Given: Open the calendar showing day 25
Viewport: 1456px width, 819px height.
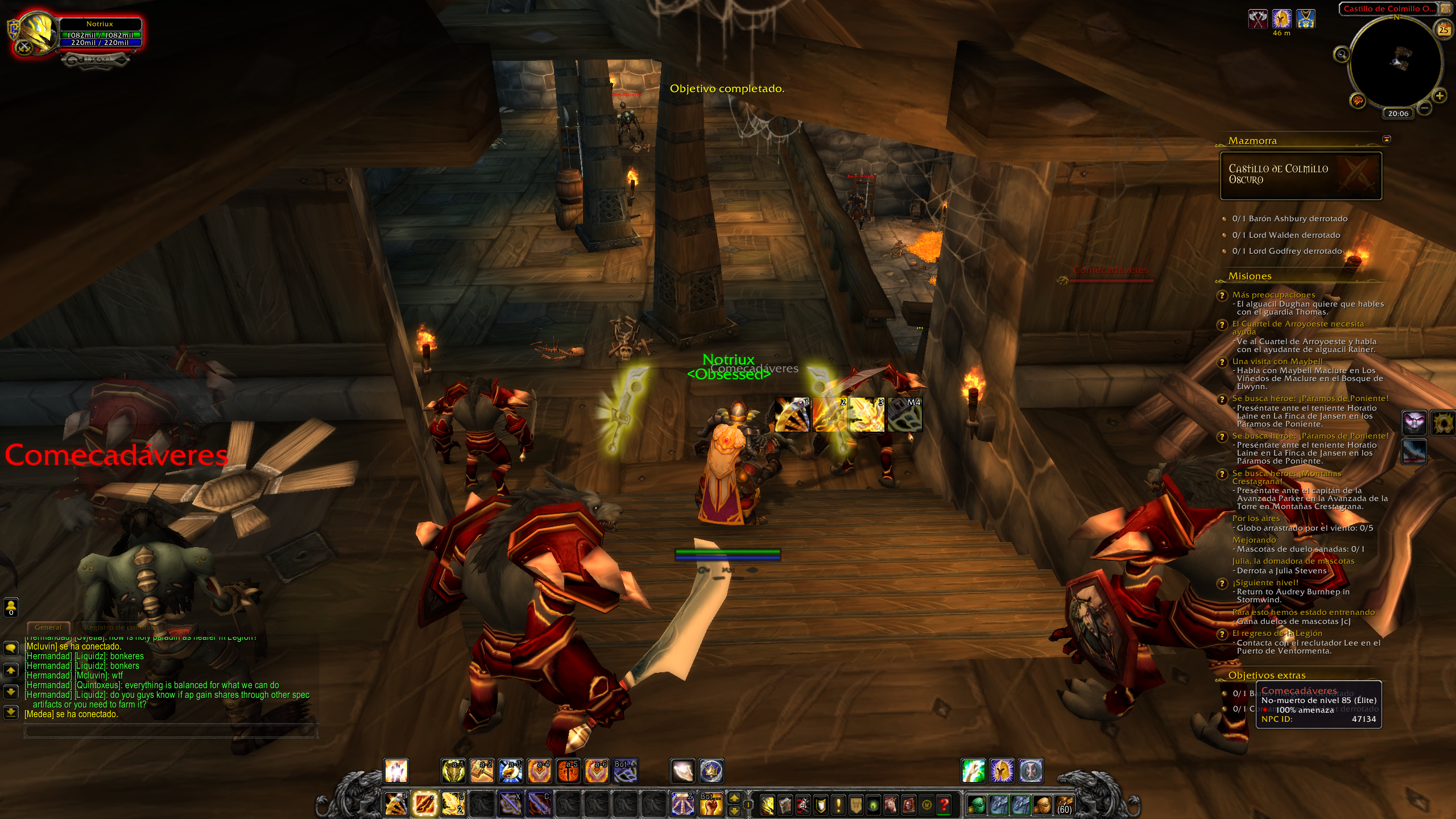Looking at the screenshot, I should [x=1443, y=30].
